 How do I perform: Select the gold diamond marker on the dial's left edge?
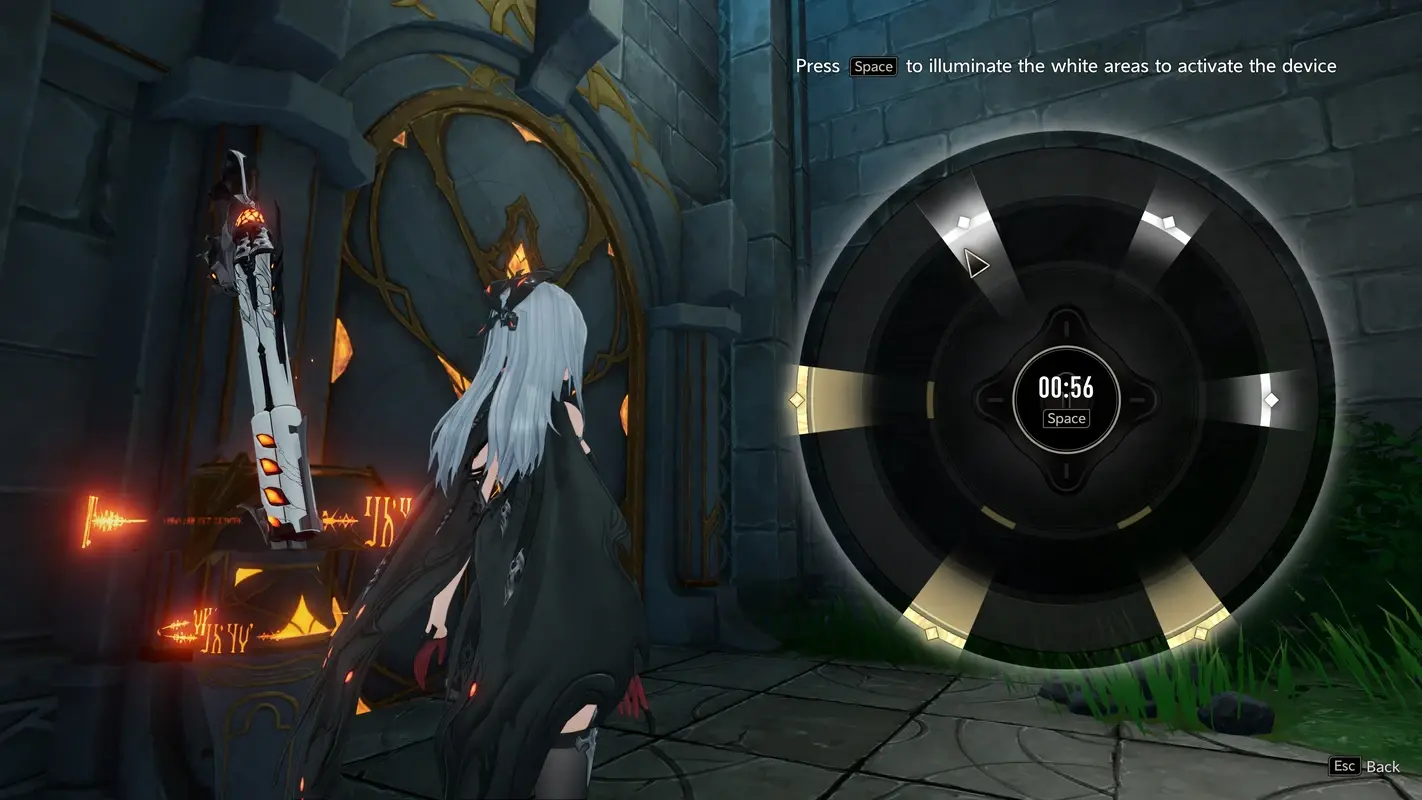click(797, 399)
